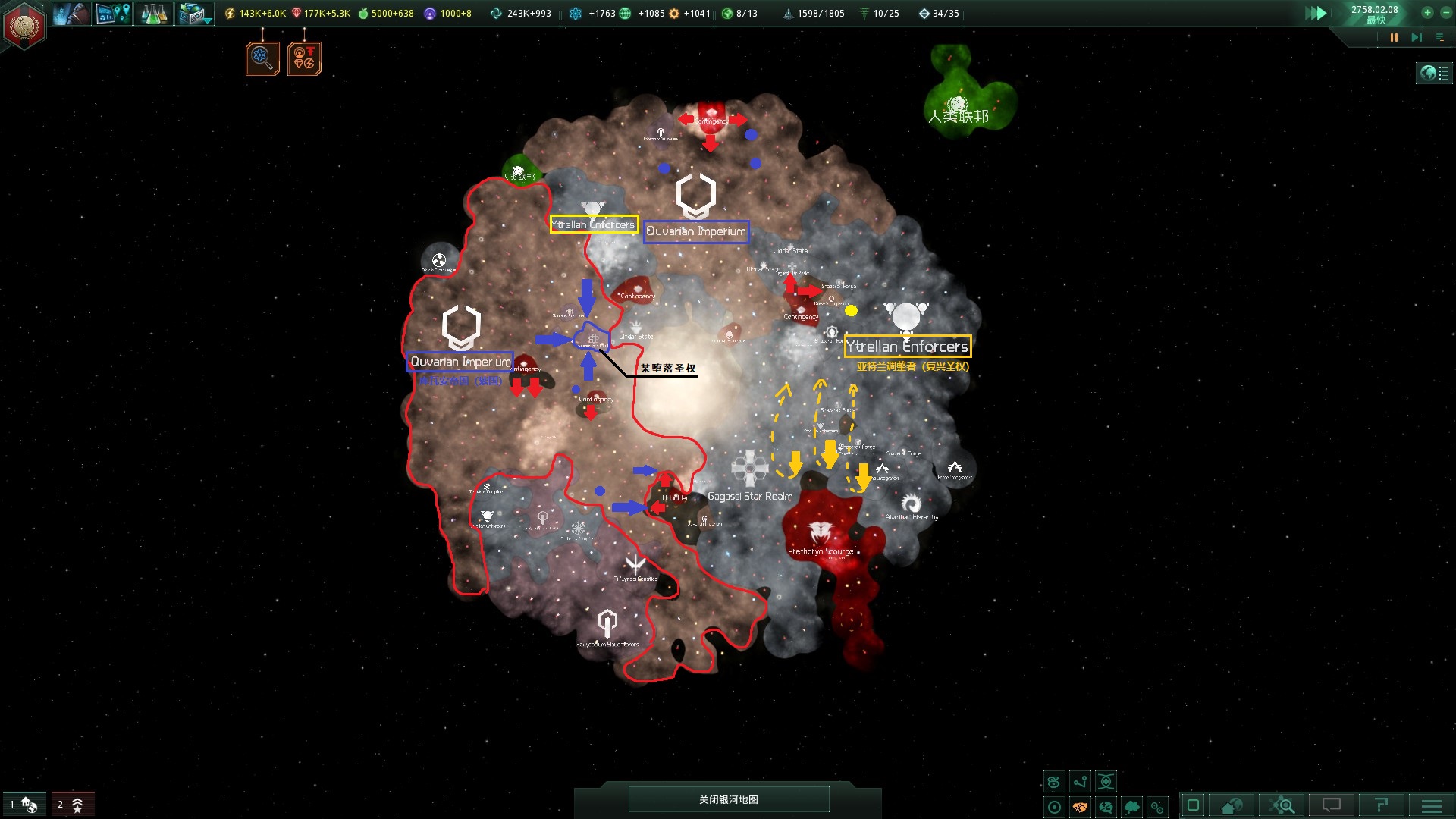Open the research panel flasks icon

tap(154, 14)
